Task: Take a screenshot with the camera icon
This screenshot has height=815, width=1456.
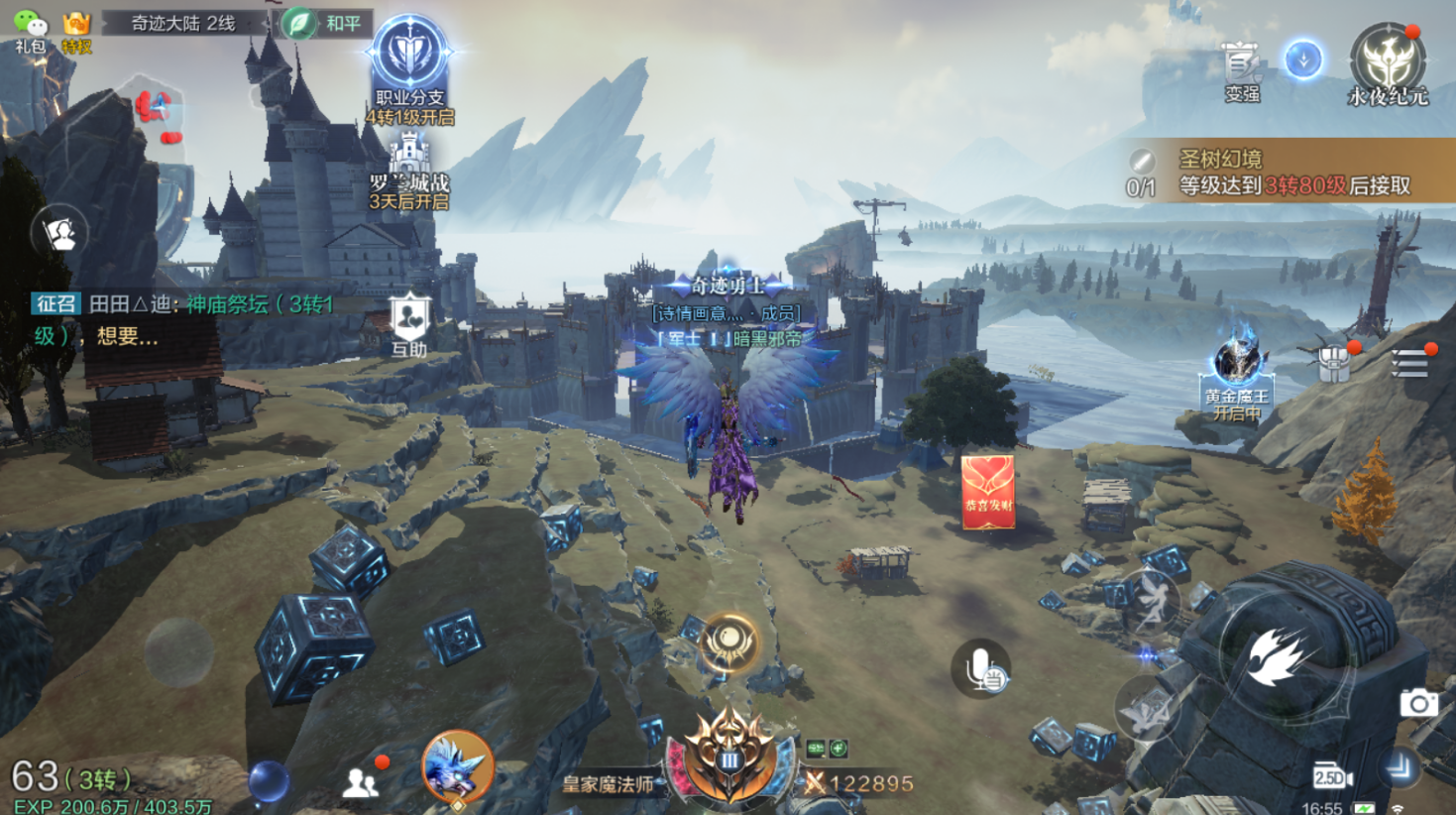Action: [x=1418, y=703]
